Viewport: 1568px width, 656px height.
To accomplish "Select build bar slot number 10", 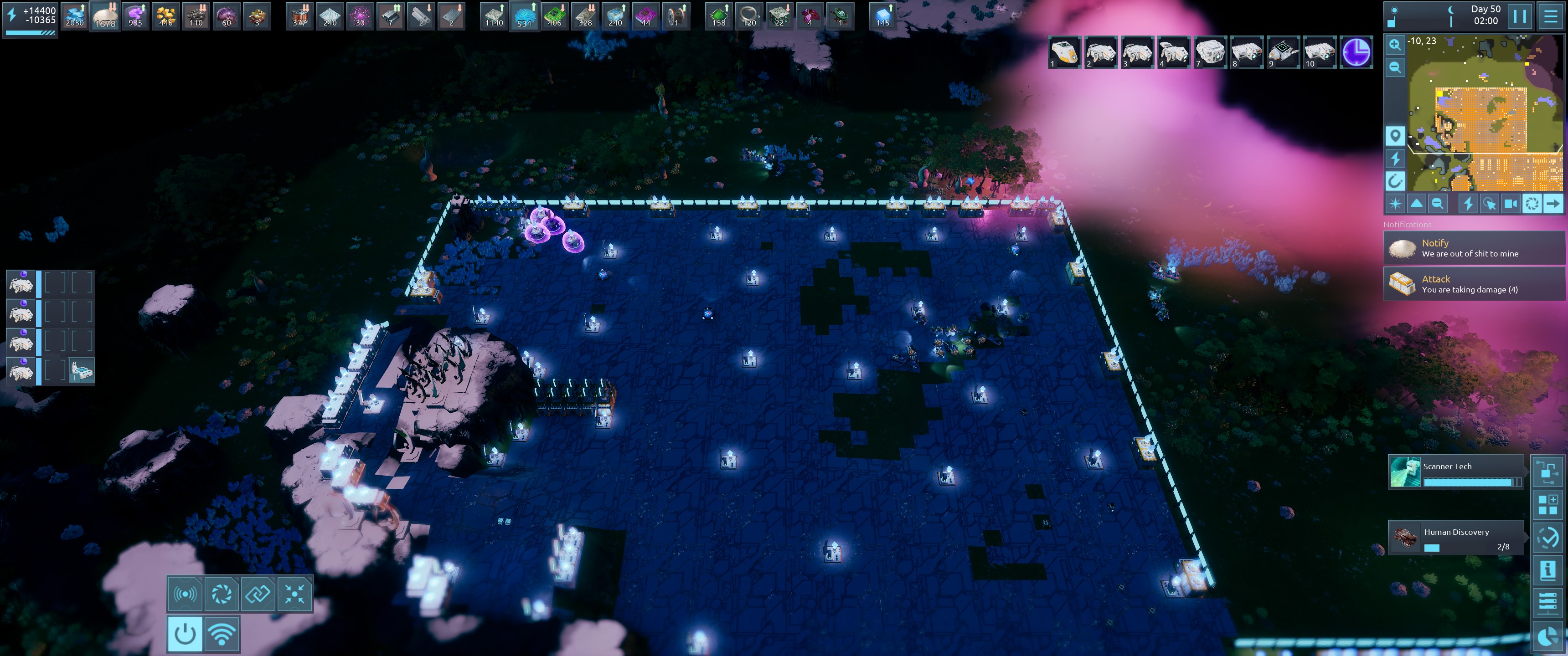I will point(1319,52).
